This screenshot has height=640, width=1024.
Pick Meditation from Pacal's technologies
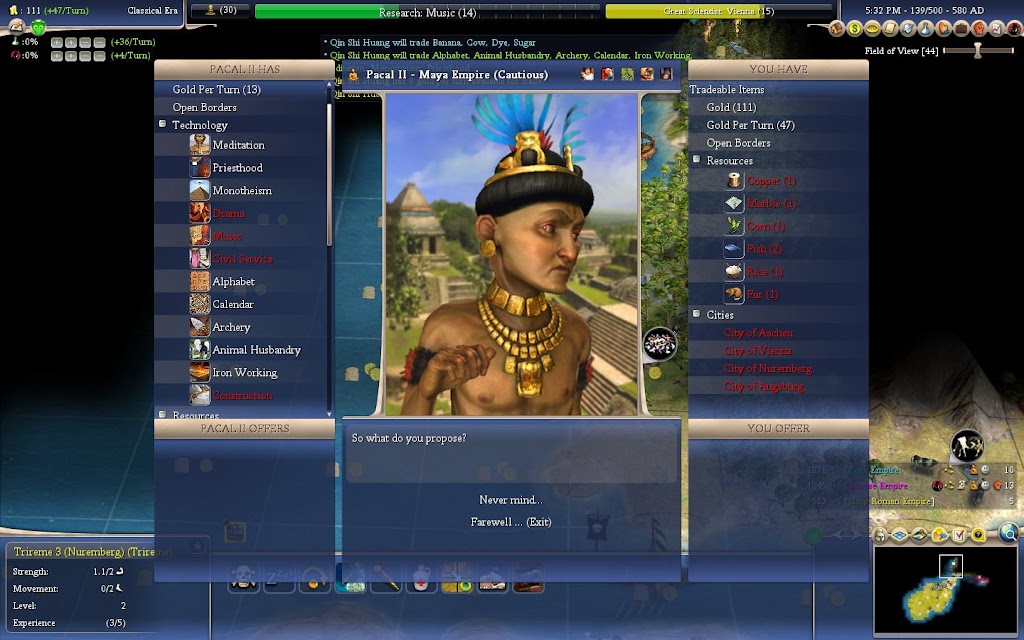point(238,145)
